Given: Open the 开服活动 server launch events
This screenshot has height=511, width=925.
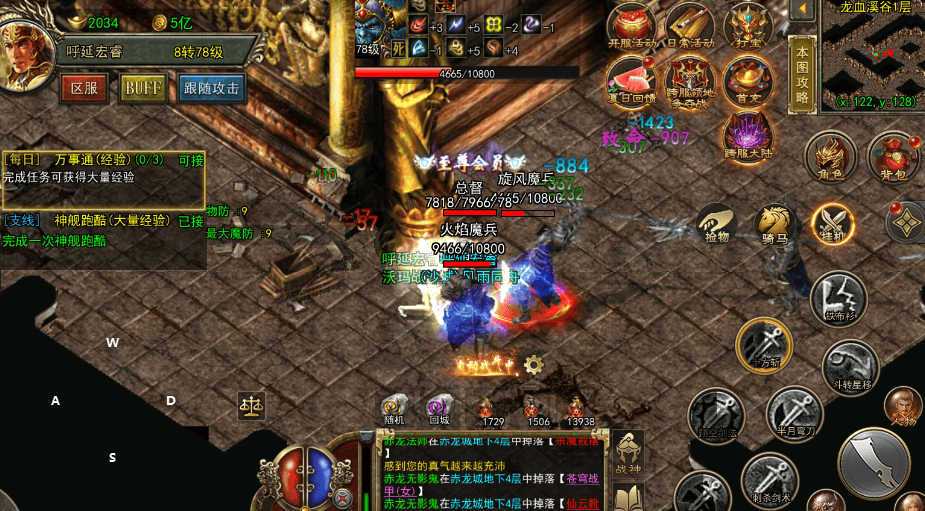Looking at the screenshot, I should pyautogui.click(x=632, y=26).
